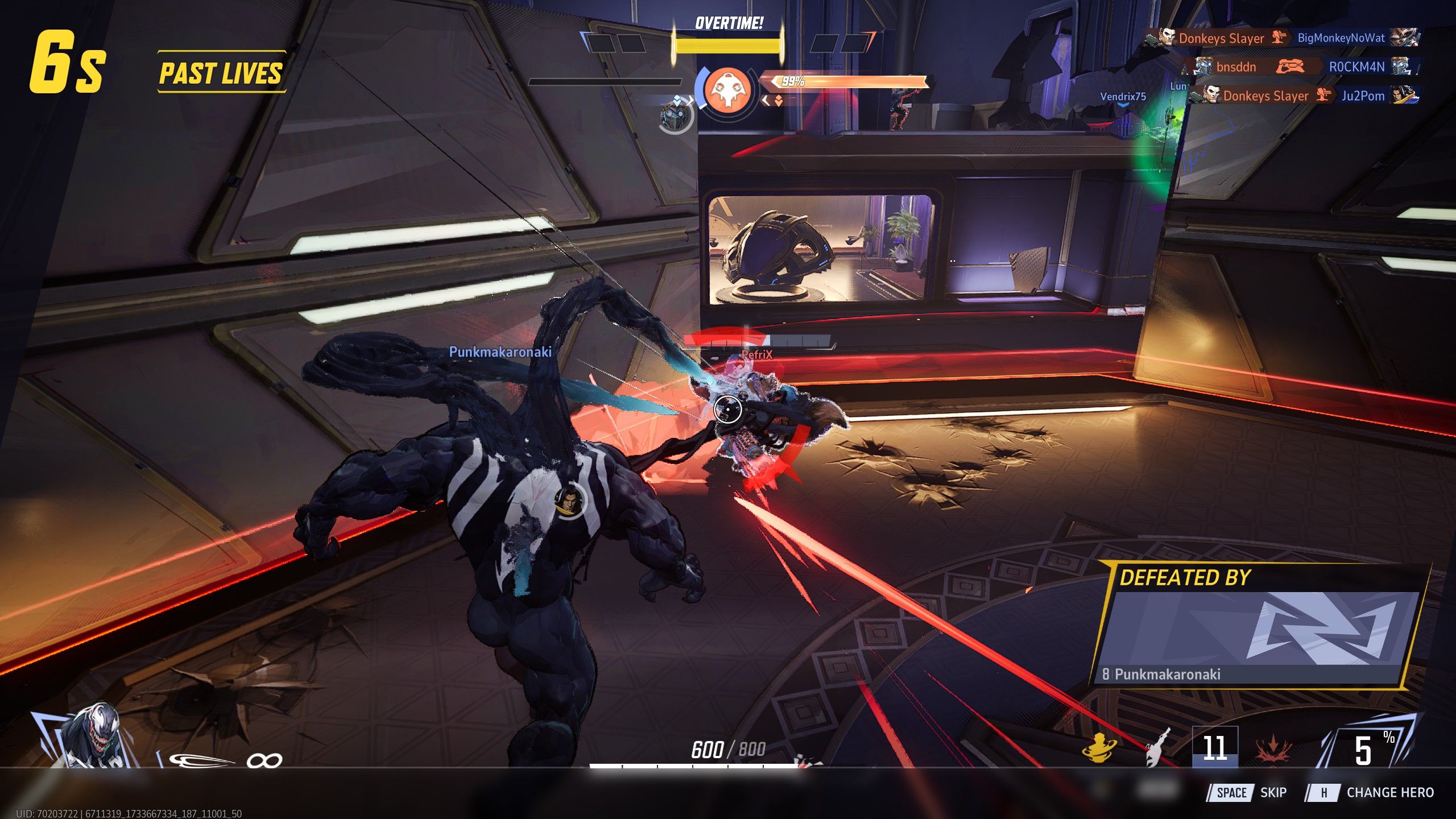
Task: Activate the yellow whirlwind ability icon
Action: [x=1099, y=747]
